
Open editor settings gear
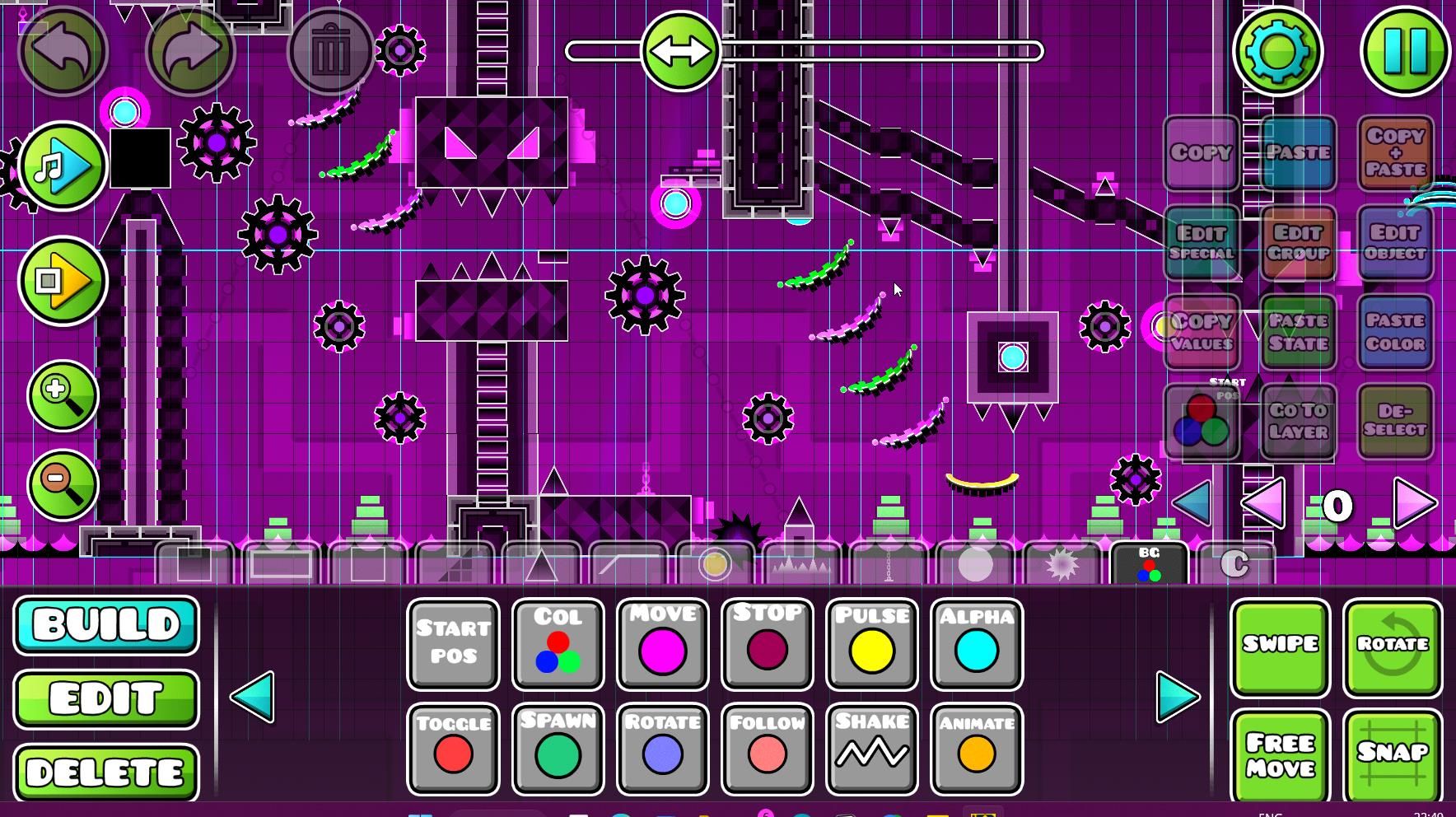pos(1277,51)
